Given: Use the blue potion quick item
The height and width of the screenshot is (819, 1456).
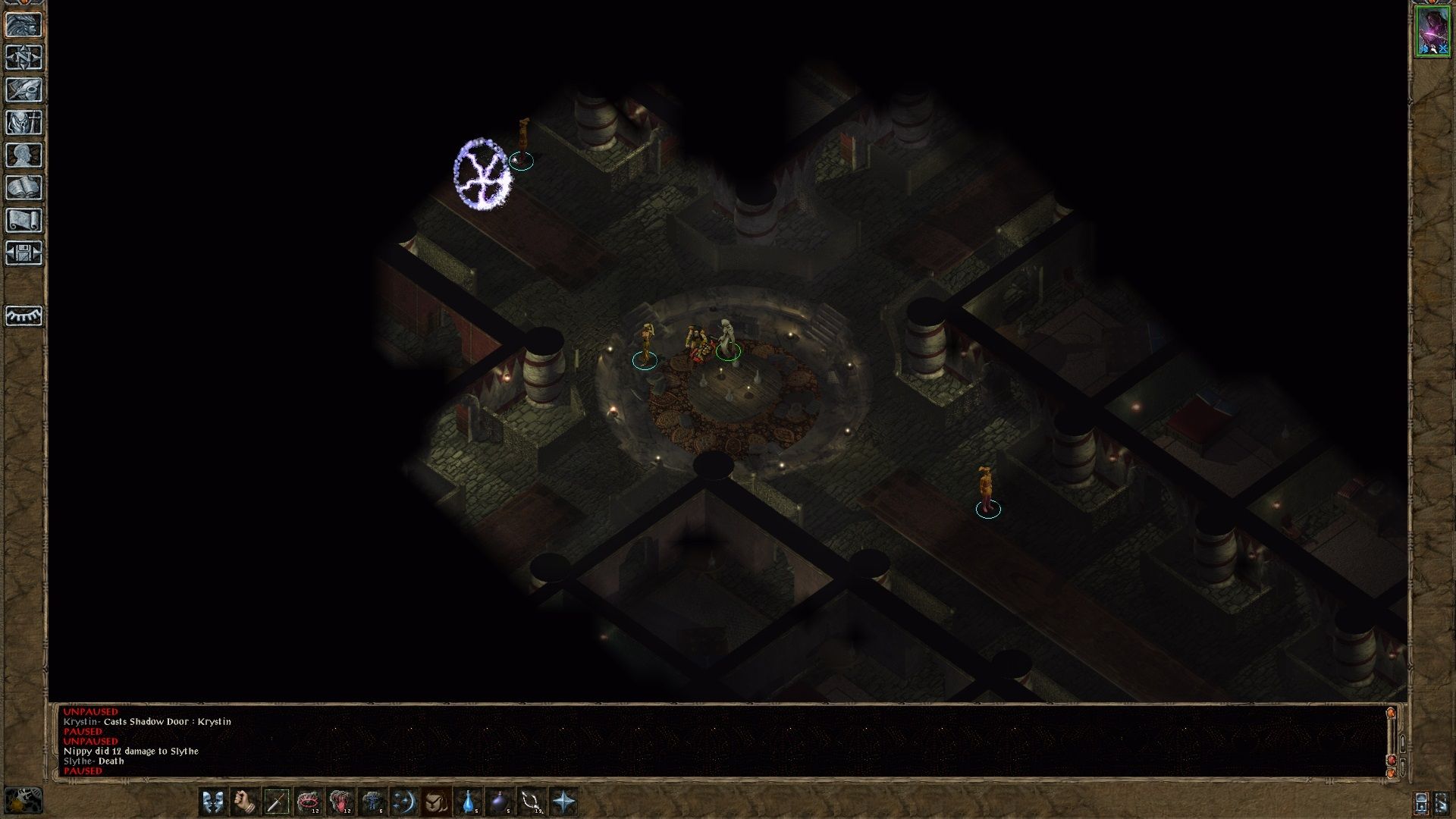Looking at the screenshot, I should coord(468,801).
